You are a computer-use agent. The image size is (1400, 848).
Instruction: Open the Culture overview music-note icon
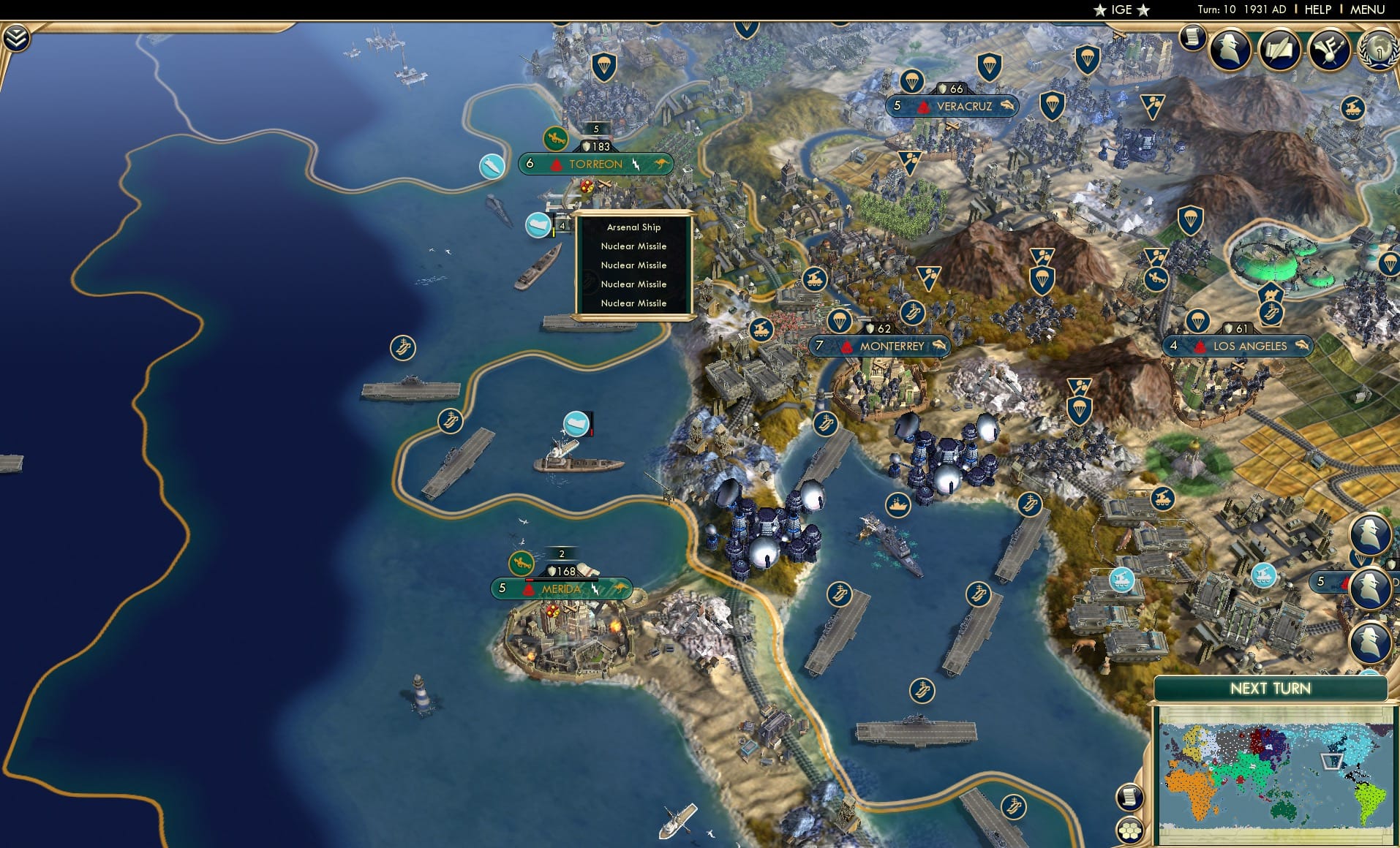tap(1331, 50)
